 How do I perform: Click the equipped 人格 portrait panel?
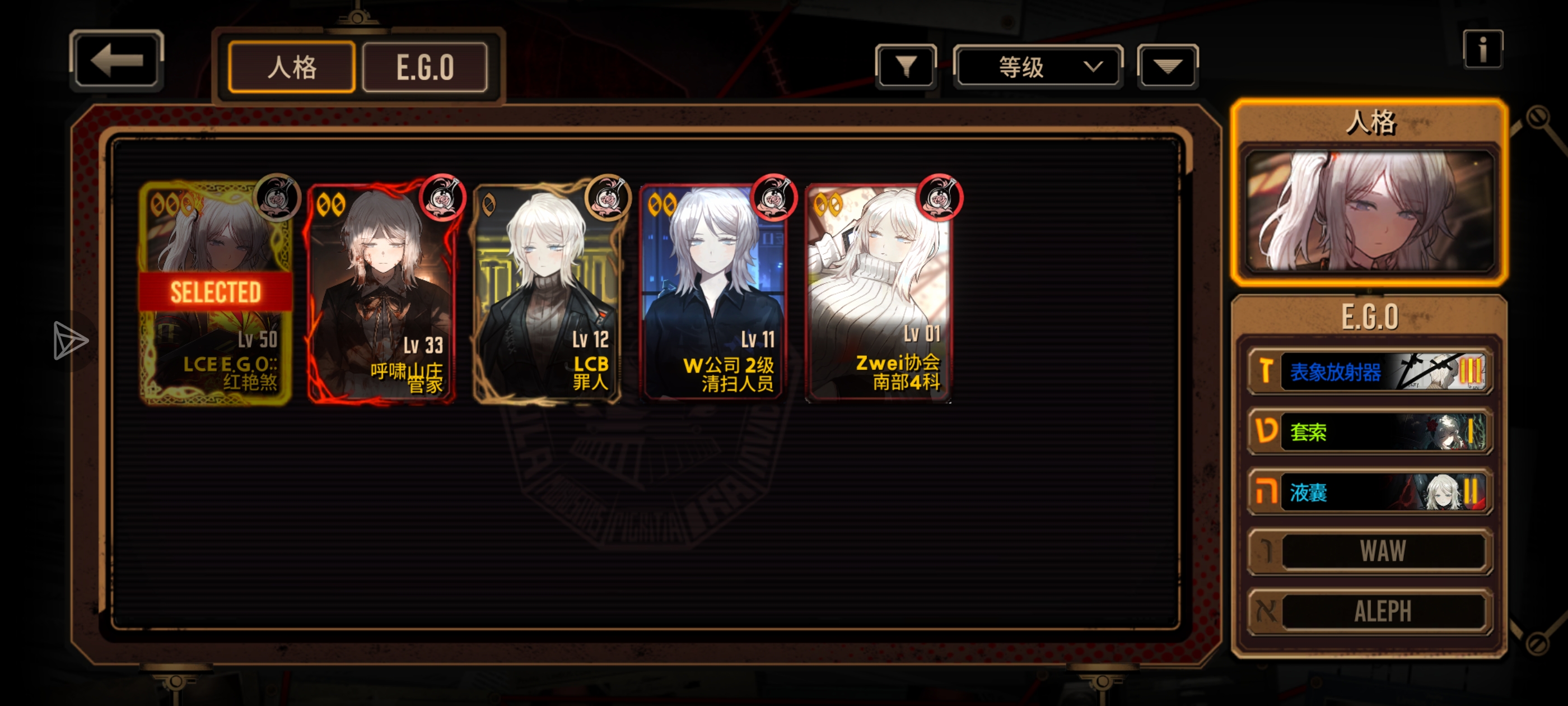1369,210
